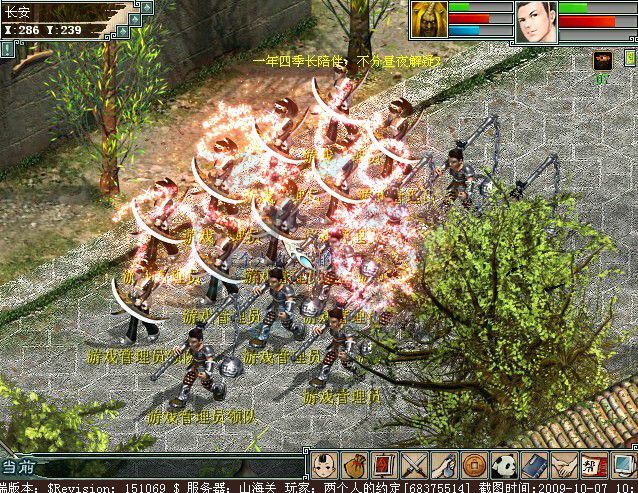Select the horned pet portrait
The image size is (638, 493).
(x=428, y=20)
